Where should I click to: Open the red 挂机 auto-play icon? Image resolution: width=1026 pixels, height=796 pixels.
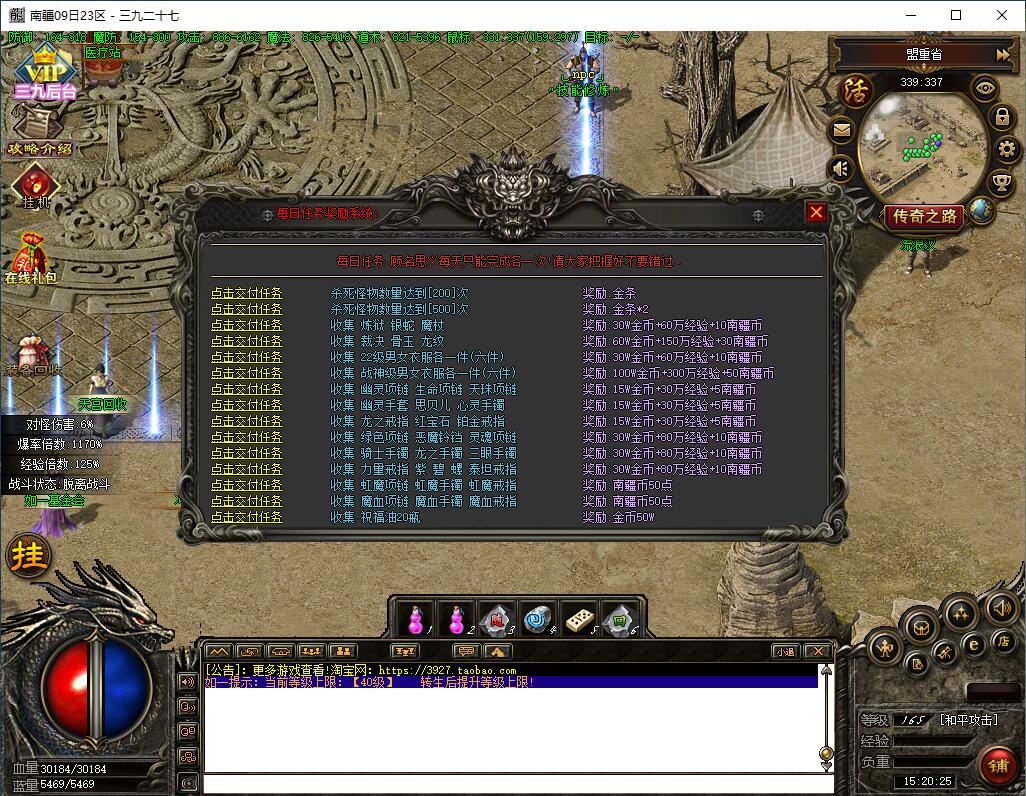click(36, 185)
